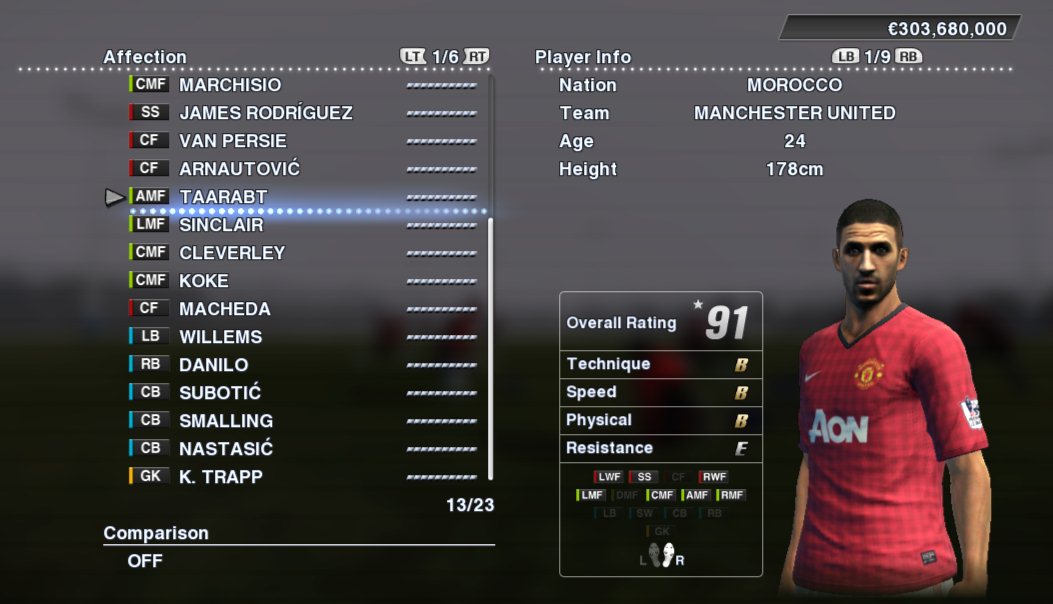
Task: Toggle the Comparison OFF setting
Action: [x=145, y=561]
